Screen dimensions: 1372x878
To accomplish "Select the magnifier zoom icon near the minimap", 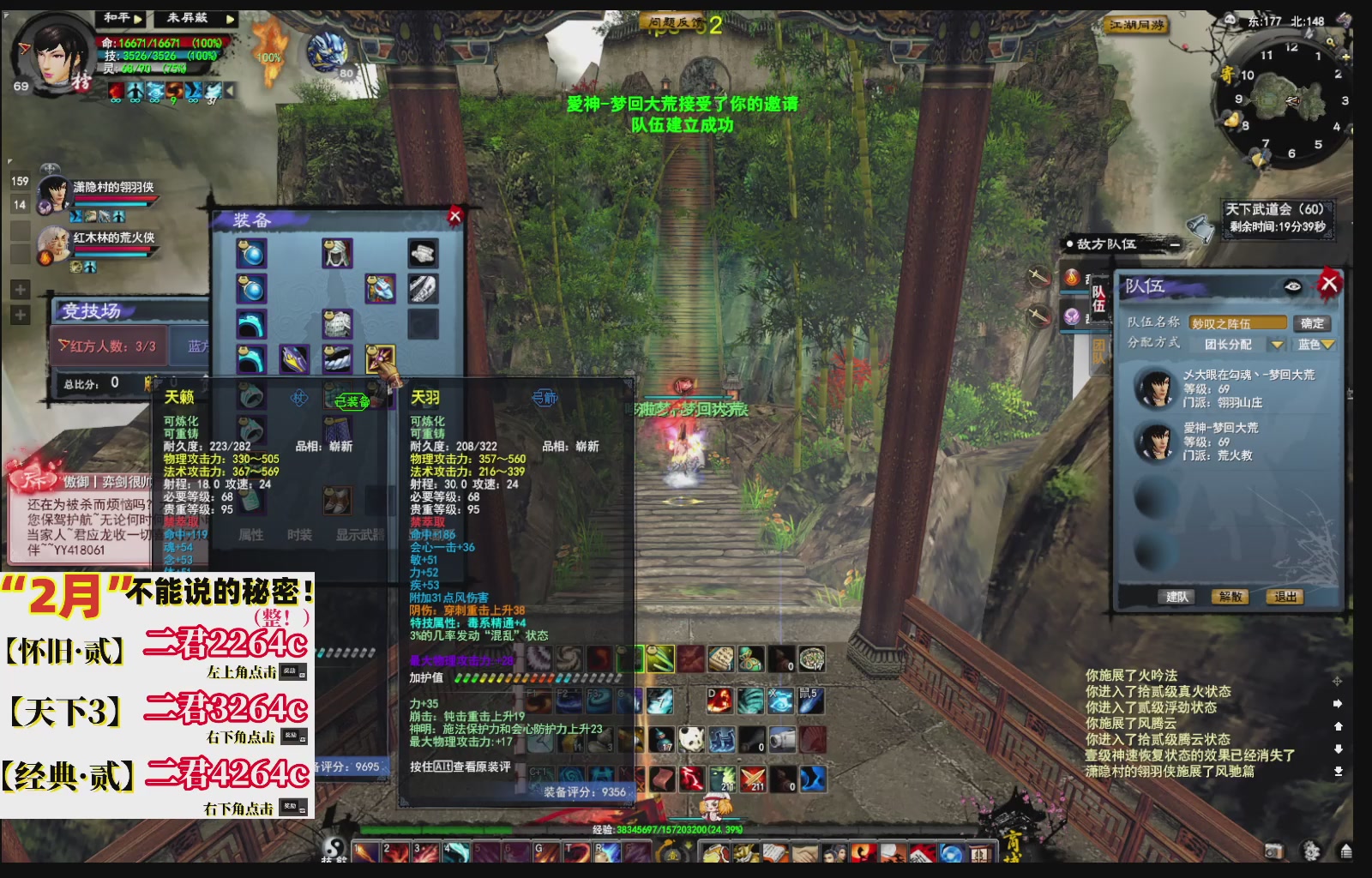I will 1331,42.
